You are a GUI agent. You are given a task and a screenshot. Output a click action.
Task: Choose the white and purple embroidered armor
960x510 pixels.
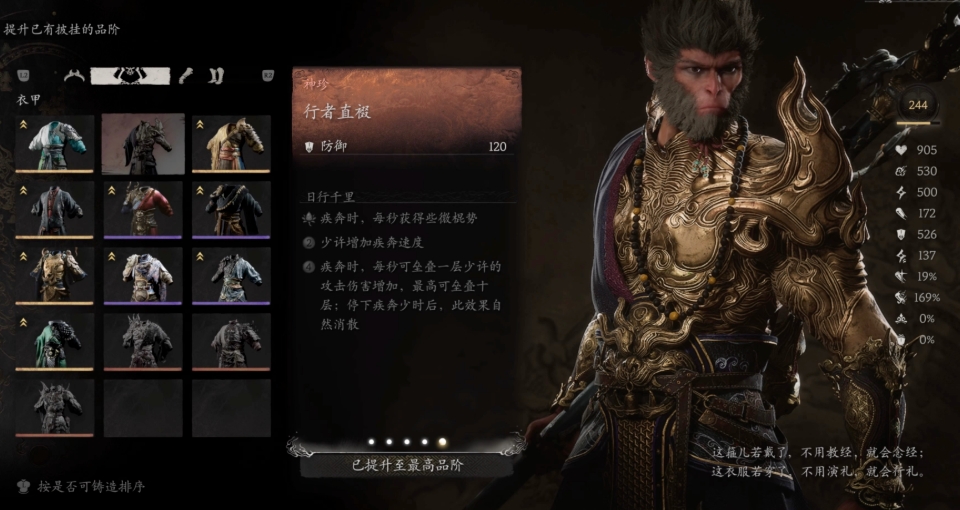pyautogui.click(x=143, y=274)
